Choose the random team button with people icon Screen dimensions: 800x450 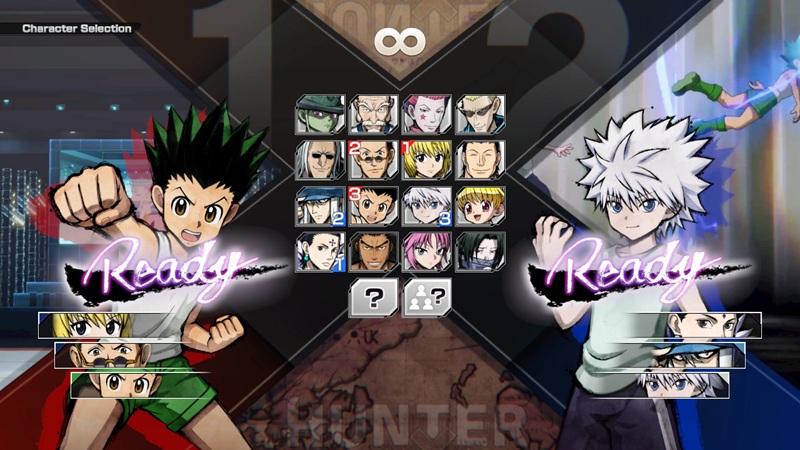click(x=426, y=298)
